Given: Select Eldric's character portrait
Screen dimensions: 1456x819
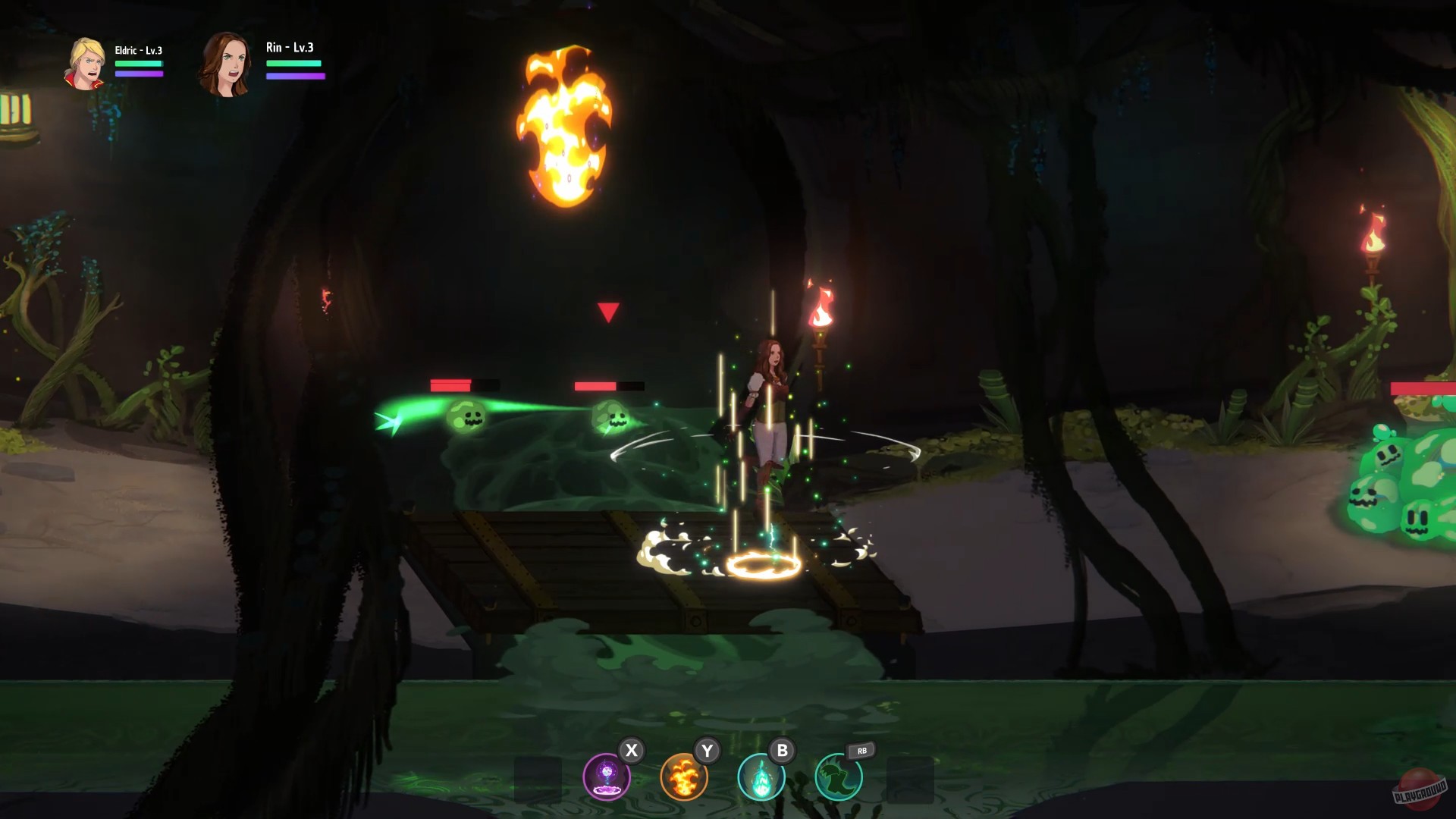Looking at the screenshot, I should pyautogui.click(x=86, y=64).
